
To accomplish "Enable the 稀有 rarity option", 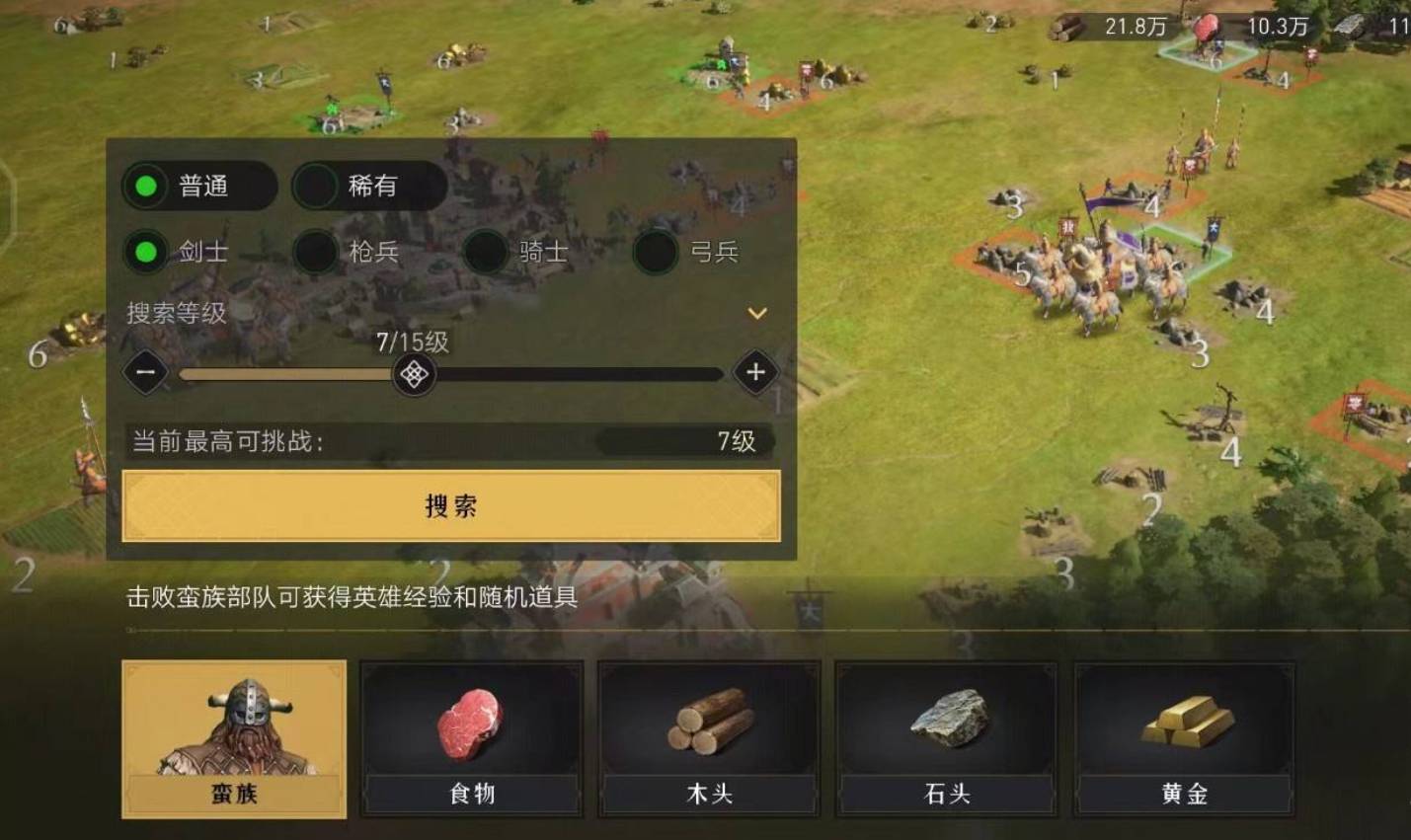I will pos(368,187).
